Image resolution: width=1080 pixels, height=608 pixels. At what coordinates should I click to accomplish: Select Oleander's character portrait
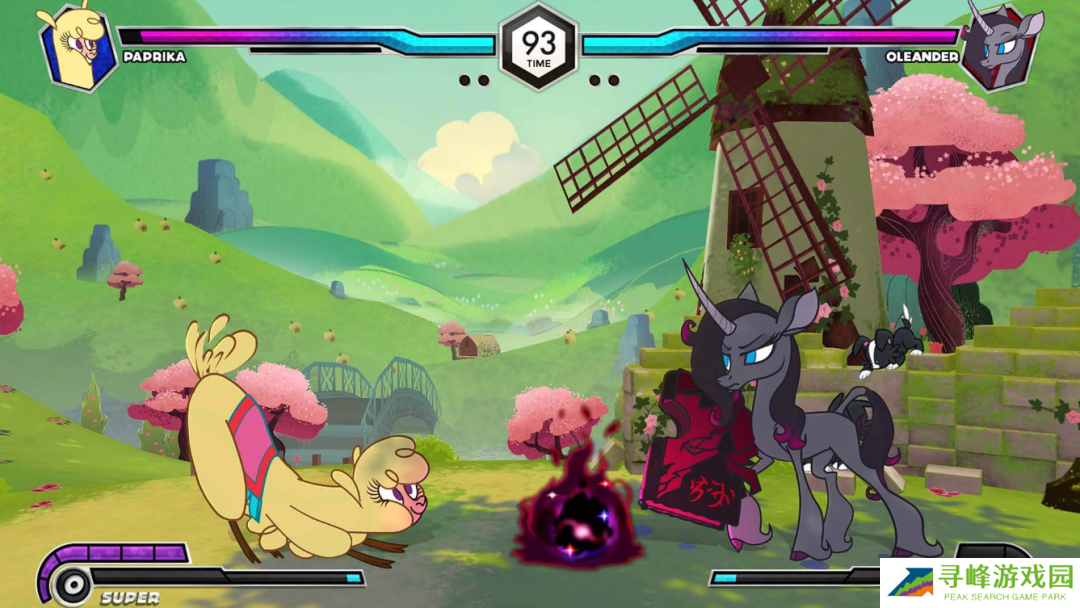(1002, 45)
